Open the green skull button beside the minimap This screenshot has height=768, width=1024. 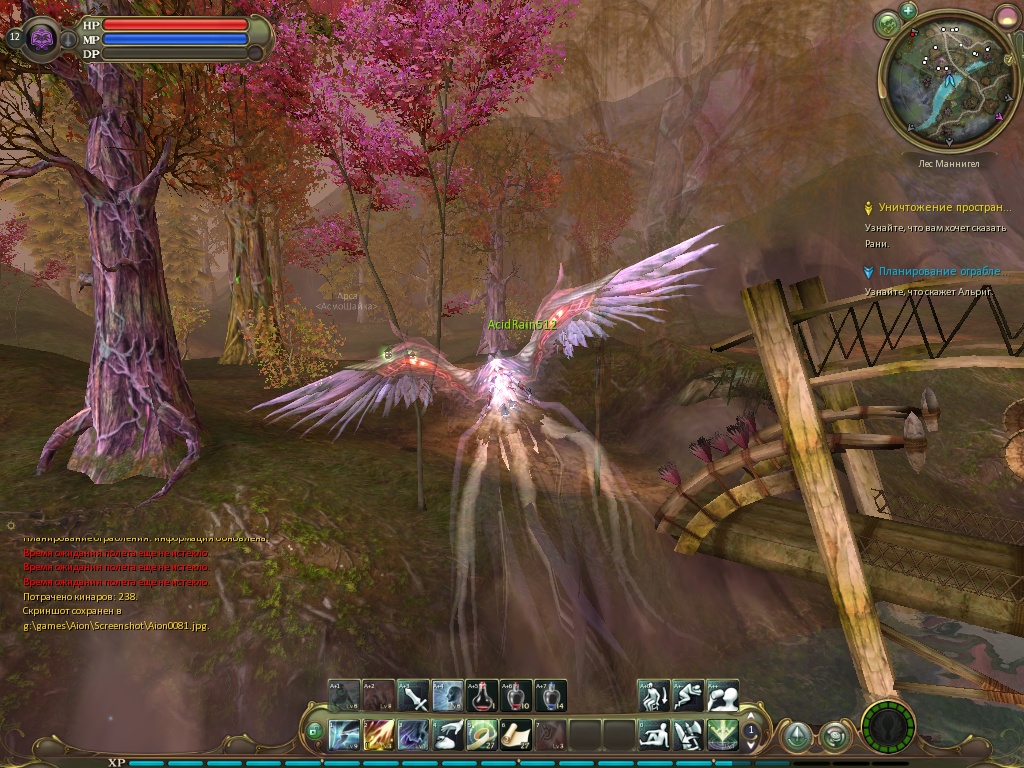coord(886,24)
